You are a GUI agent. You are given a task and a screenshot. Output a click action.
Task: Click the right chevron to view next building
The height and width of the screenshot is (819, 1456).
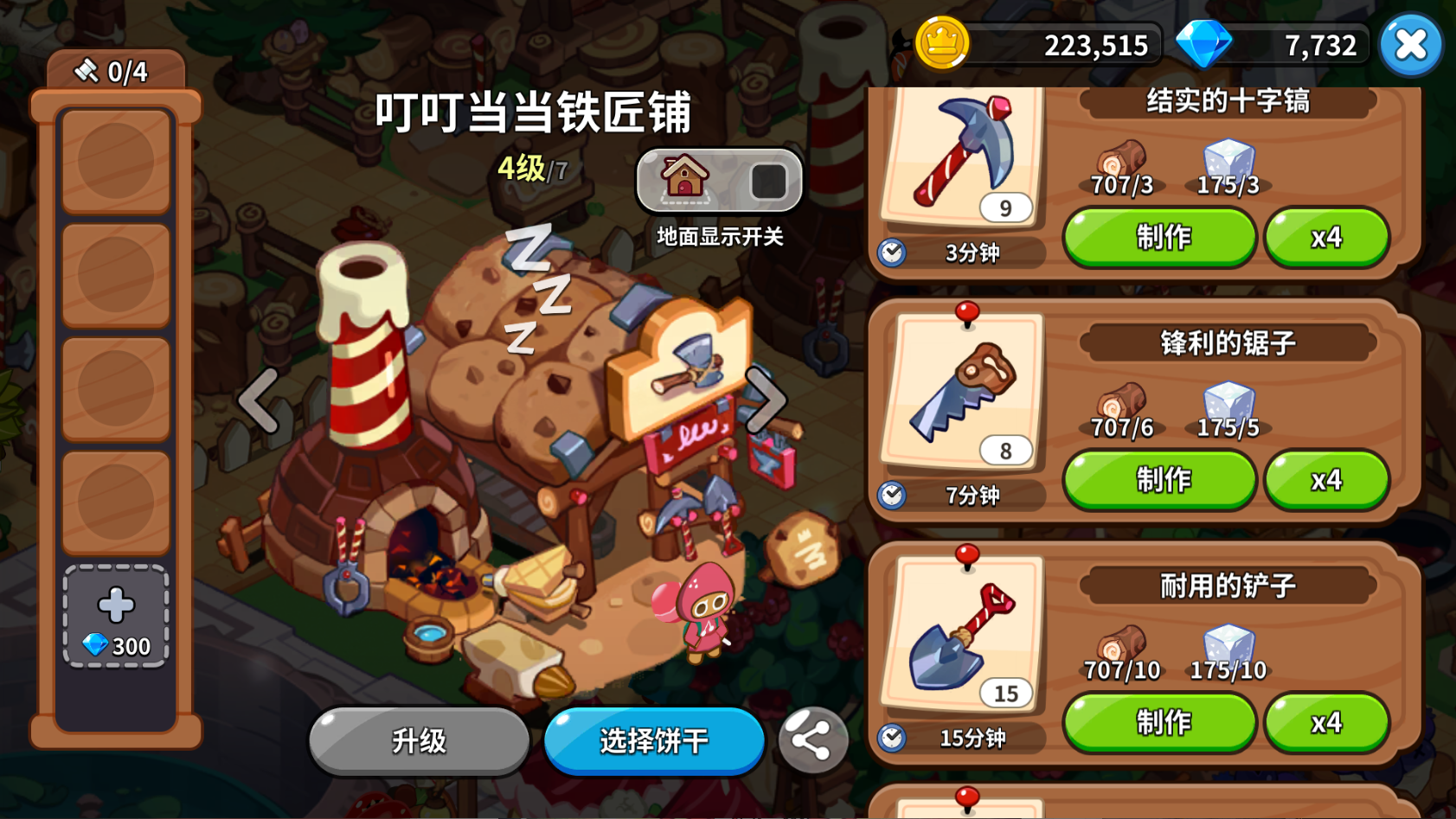click(x=765, y=400)
